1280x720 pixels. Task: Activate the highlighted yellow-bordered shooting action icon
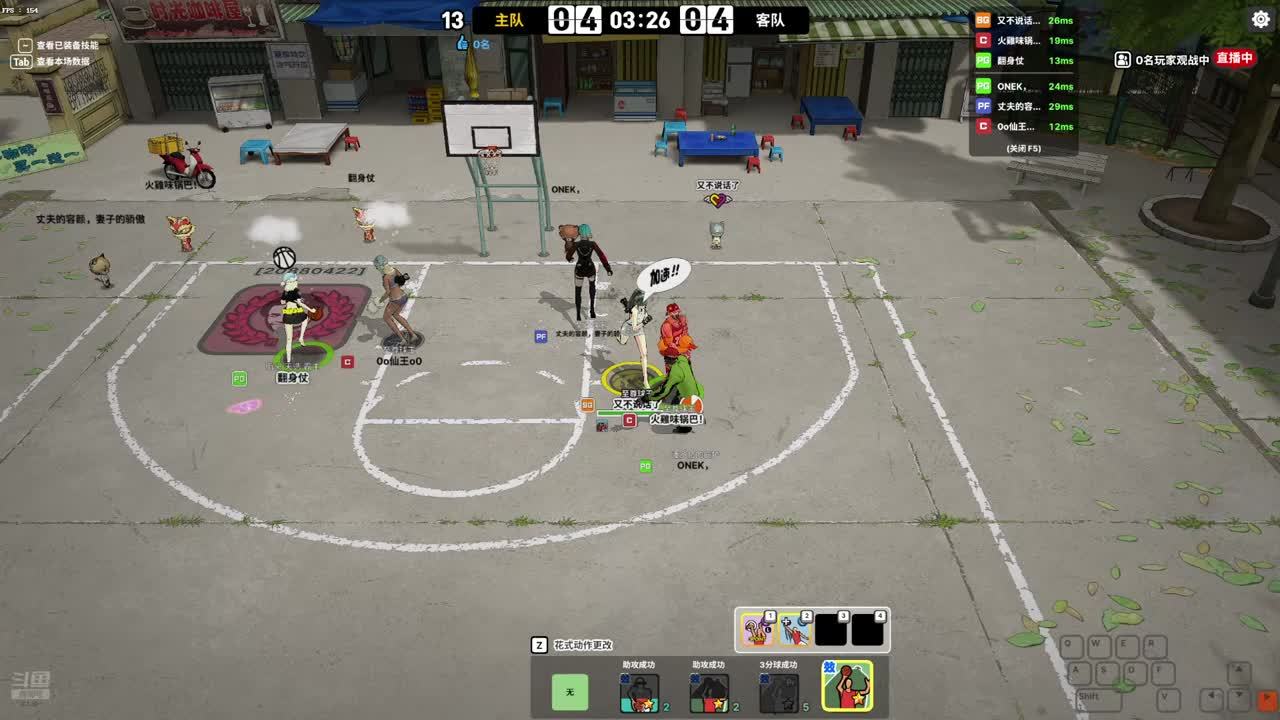coord(847,686)
